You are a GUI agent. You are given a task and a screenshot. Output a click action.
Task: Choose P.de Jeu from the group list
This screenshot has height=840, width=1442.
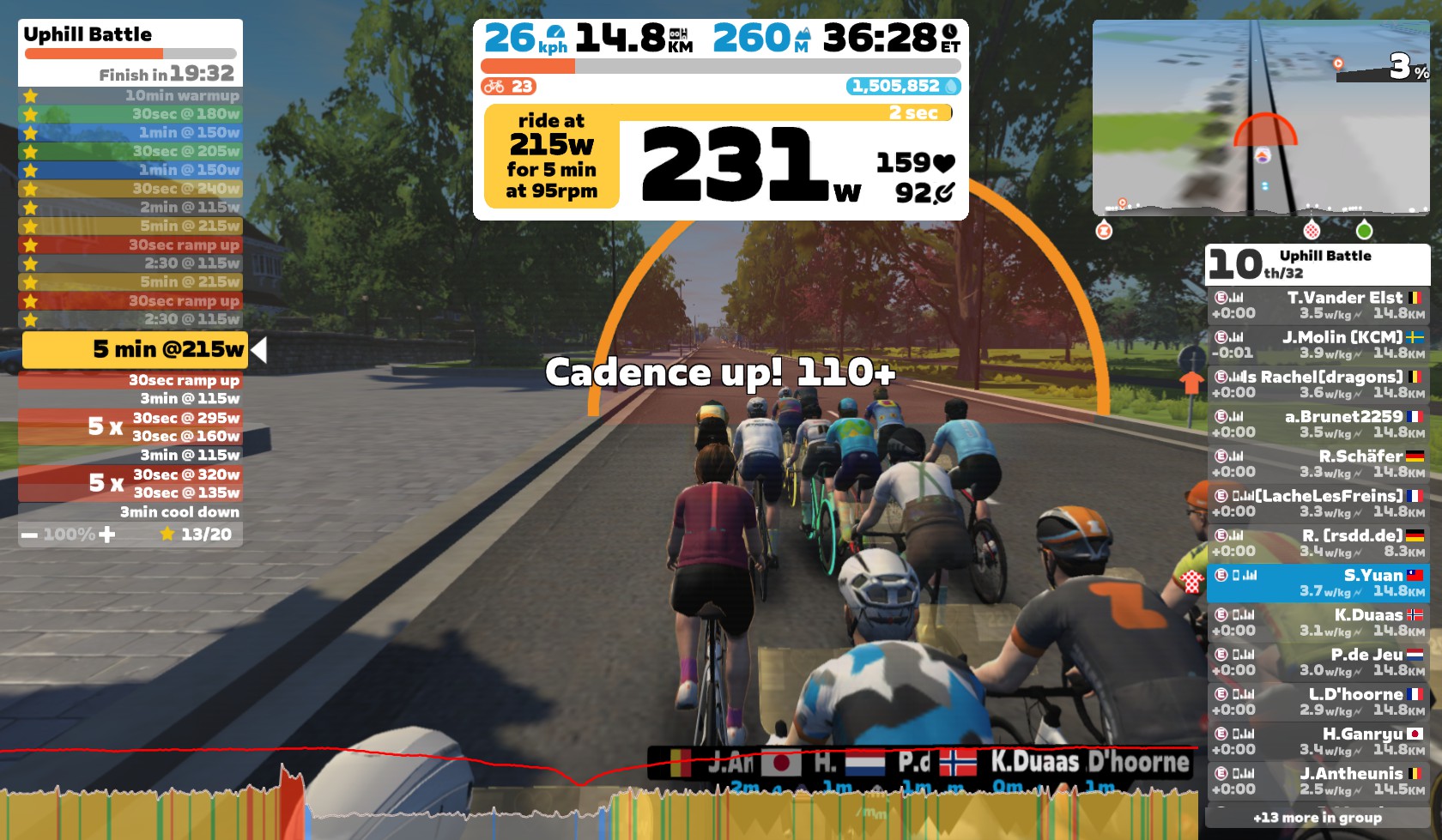pyautogui.click(x=1318, y=662)
